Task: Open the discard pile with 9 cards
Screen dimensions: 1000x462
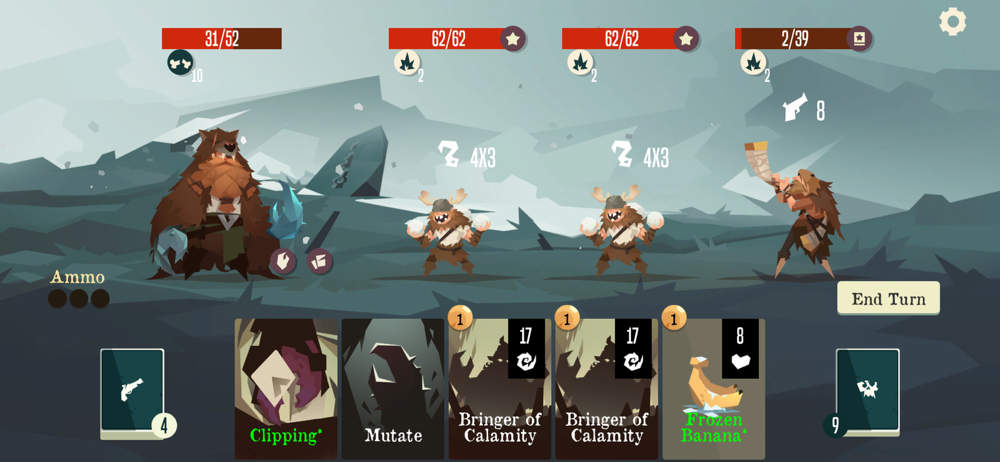Action: pos(867,391)
